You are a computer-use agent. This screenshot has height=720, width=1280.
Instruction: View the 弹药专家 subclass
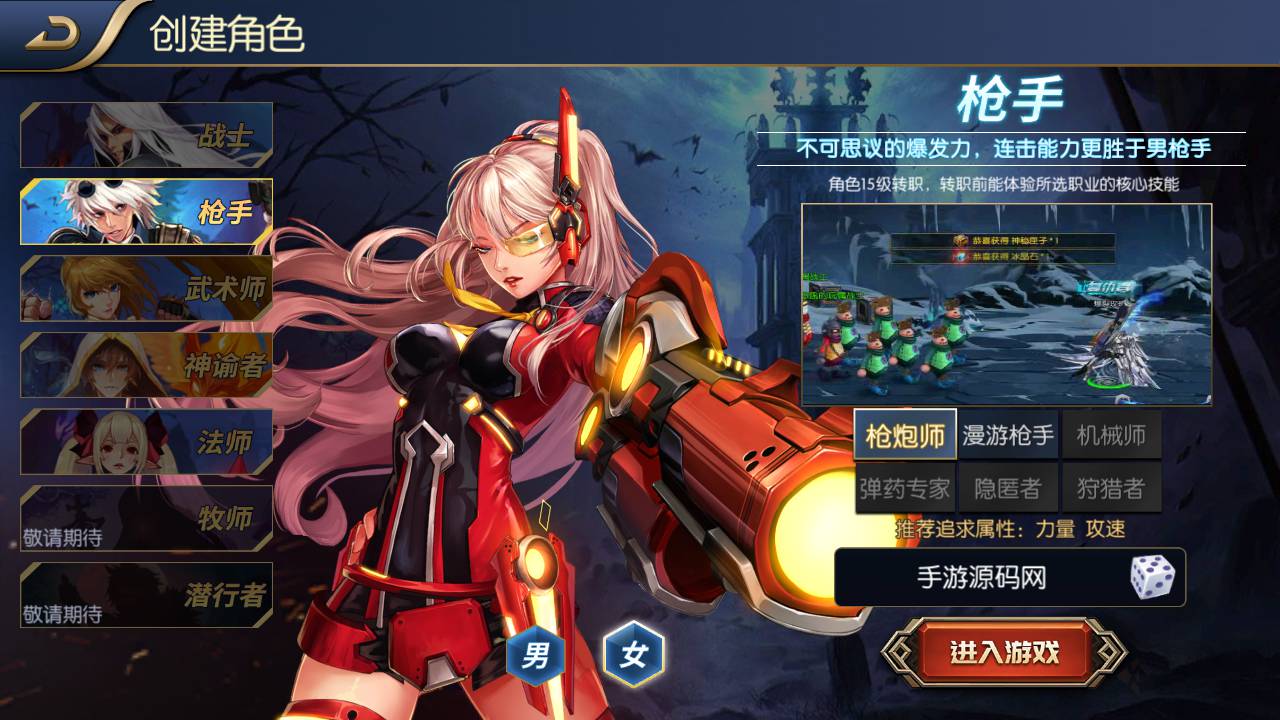tap(905, 488)
